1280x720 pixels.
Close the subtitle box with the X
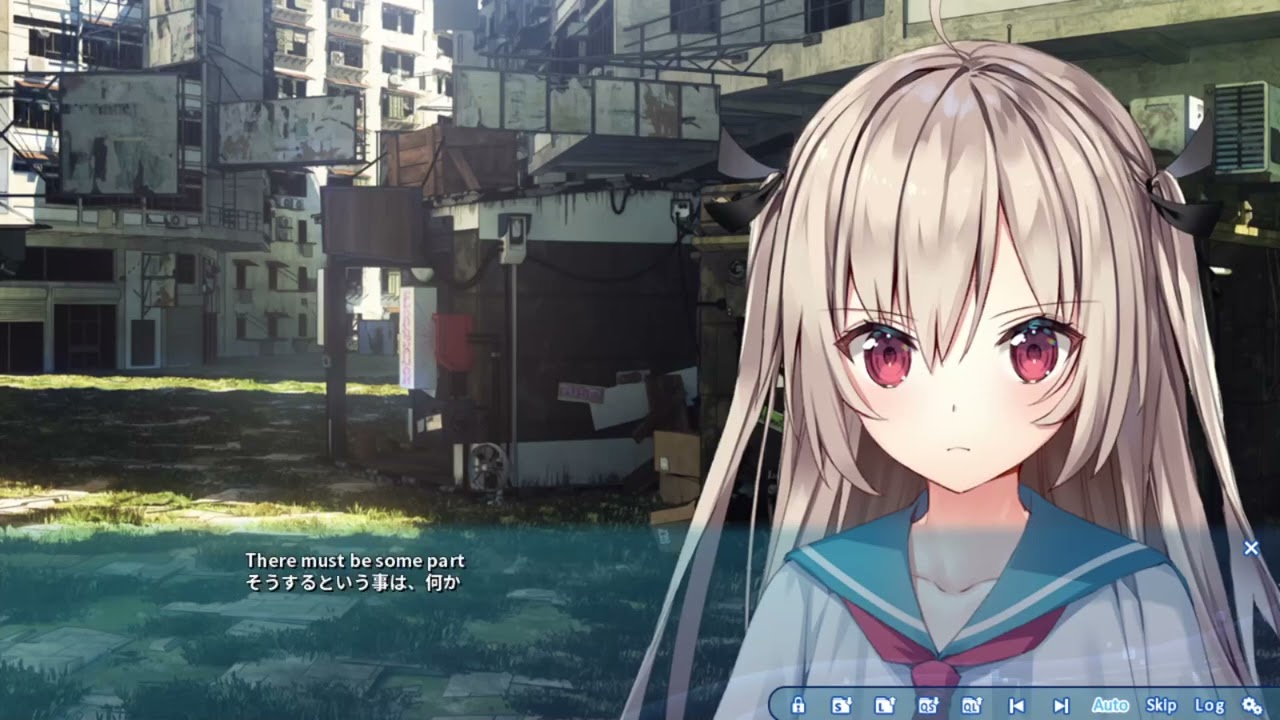coord(1251,548)
